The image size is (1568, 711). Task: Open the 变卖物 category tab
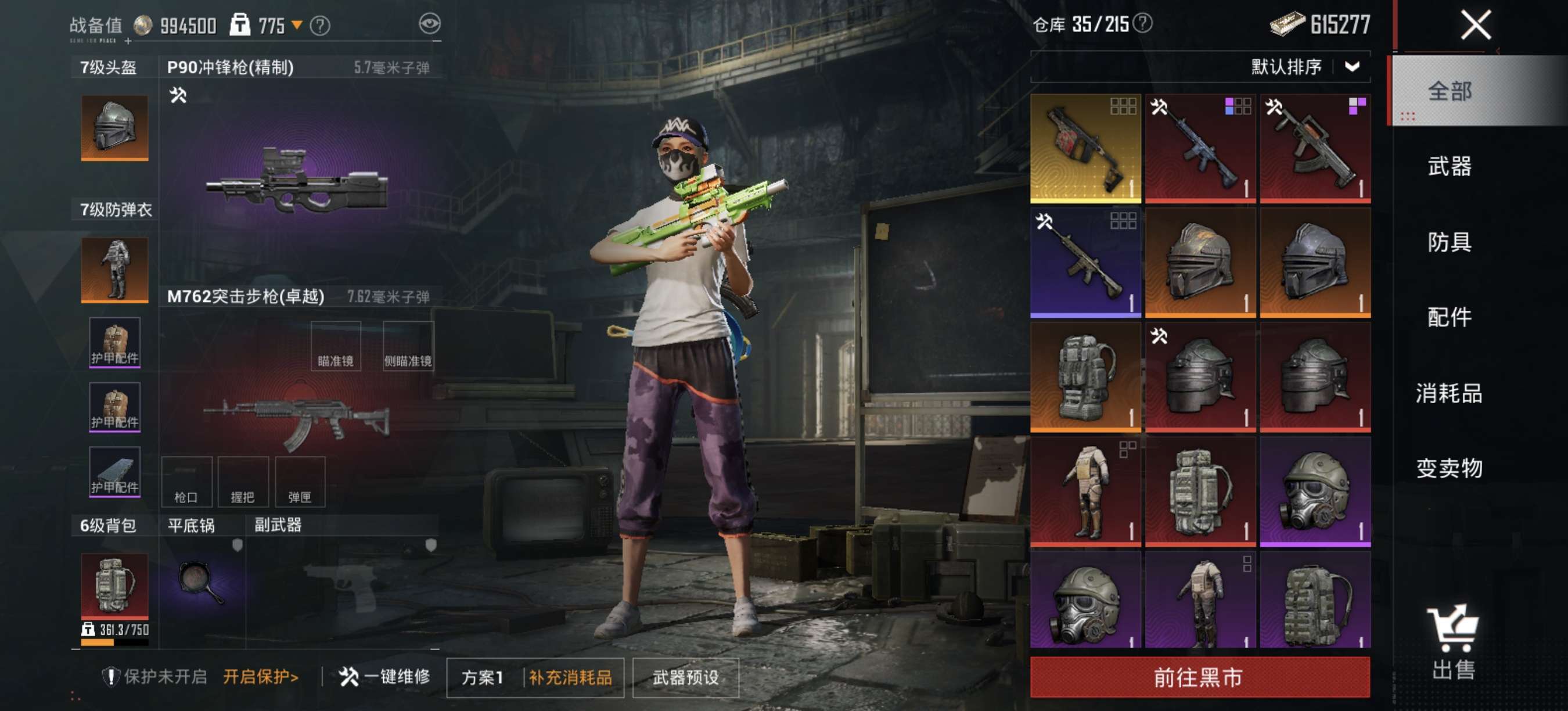[1450, 468]
